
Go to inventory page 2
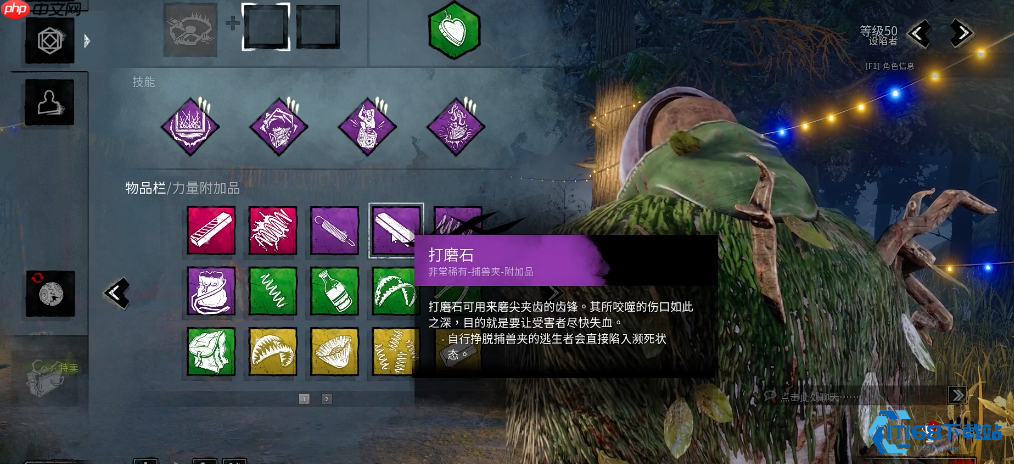tap(327, 398)
